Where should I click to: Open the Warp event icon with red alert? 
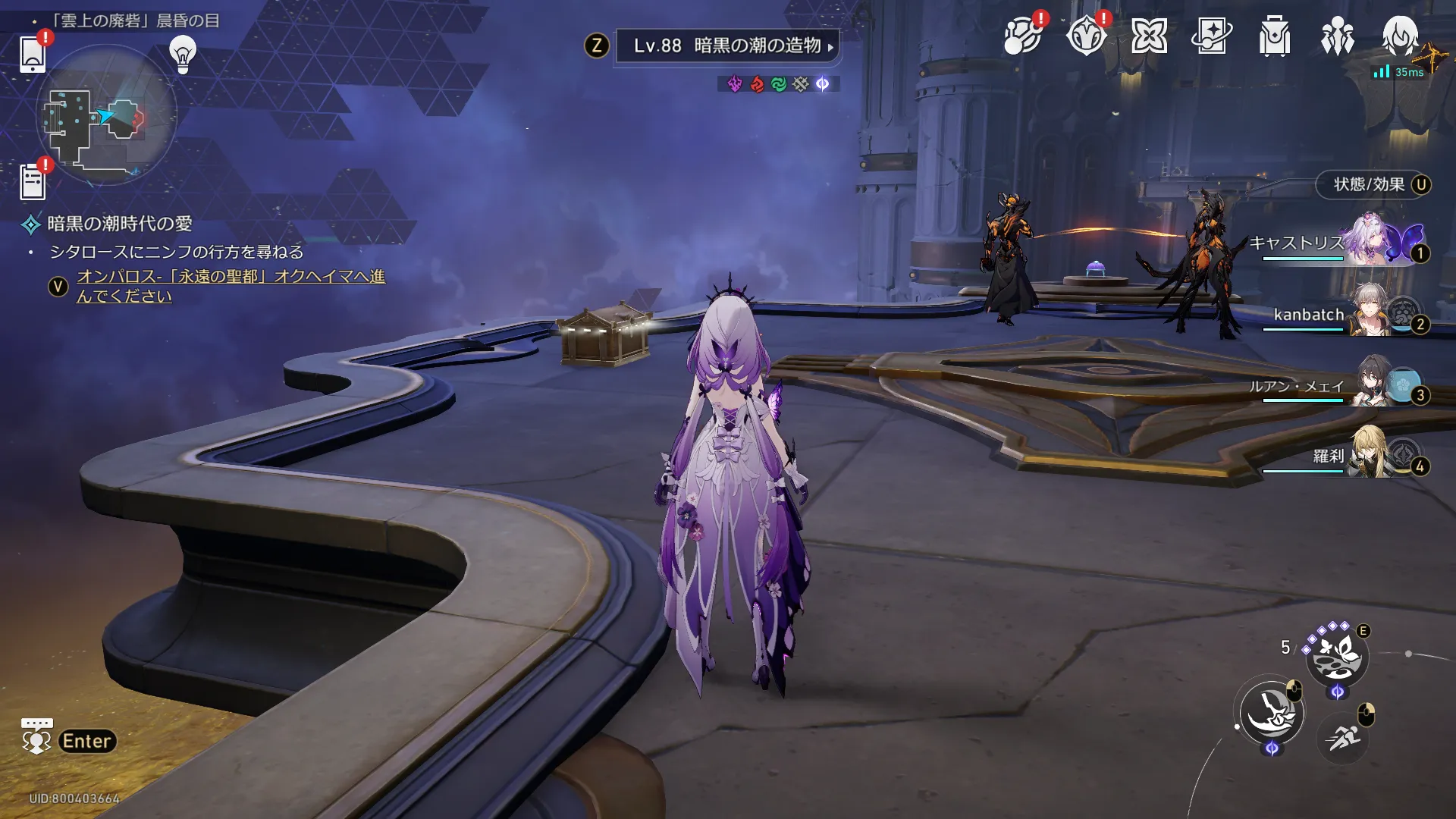pos(1022,36)
